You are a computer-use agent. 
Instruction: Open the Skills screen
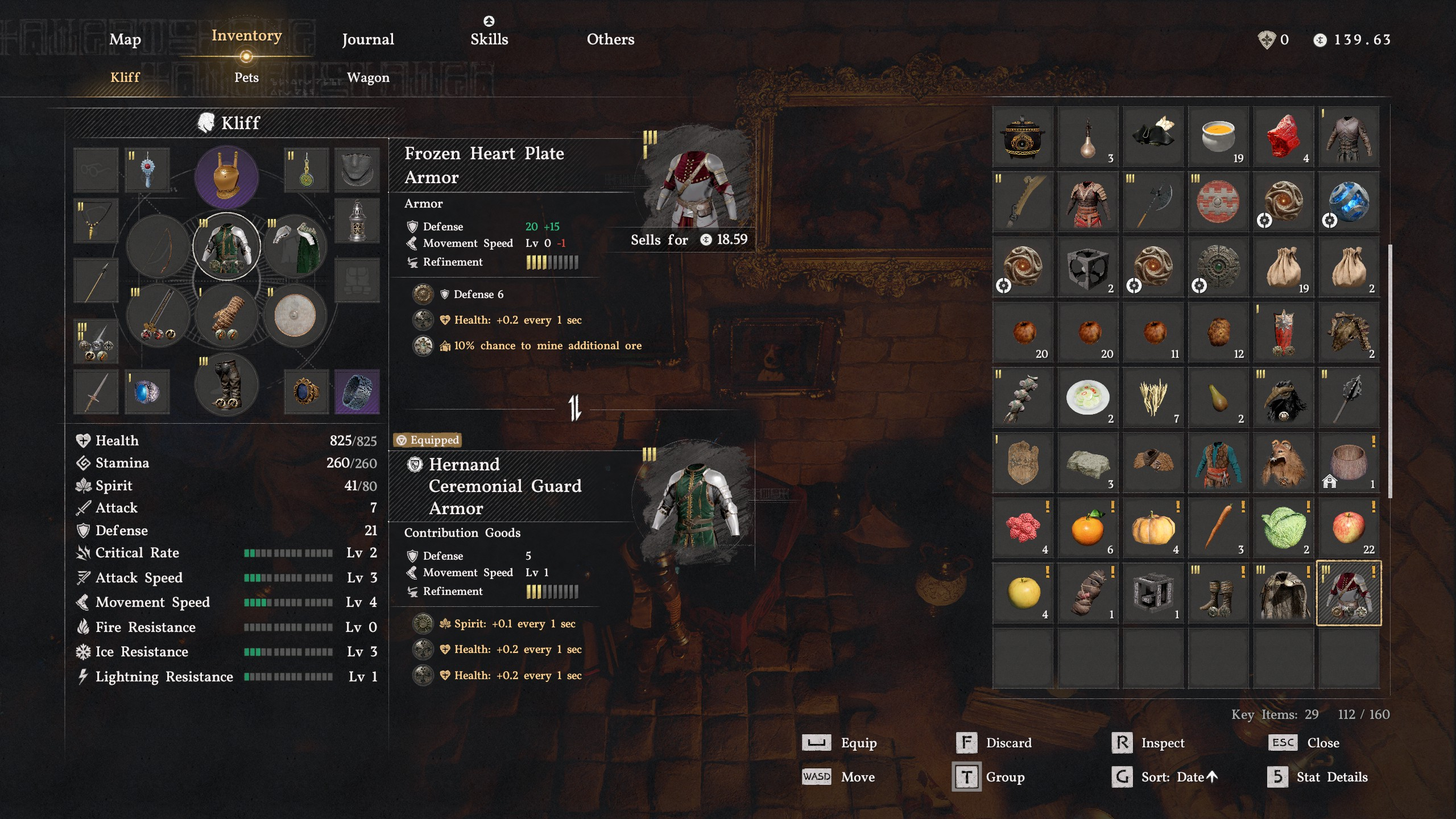coord(489,39)
